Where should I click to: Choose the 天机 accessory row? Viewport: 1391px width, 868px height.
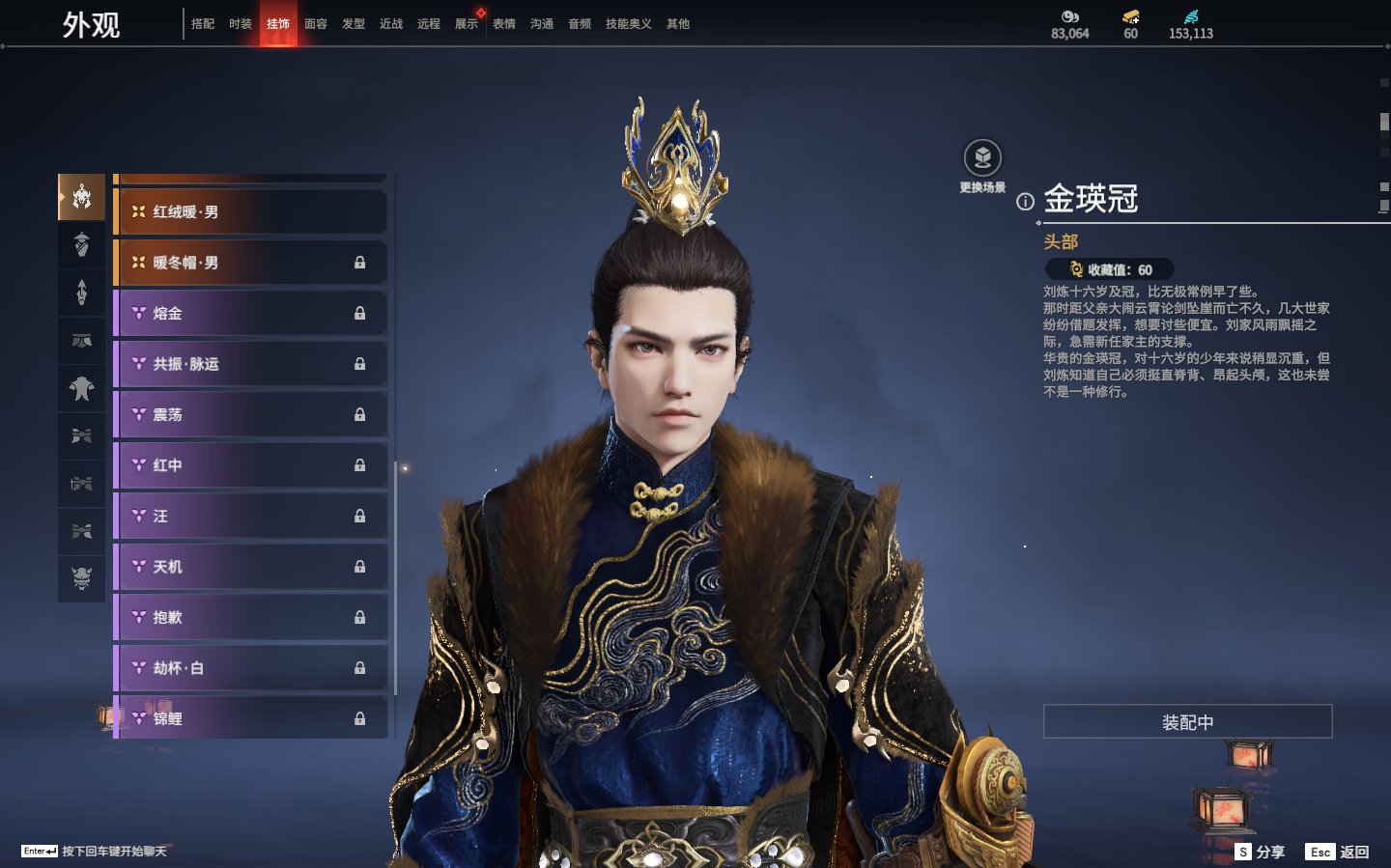click(251, 567)
